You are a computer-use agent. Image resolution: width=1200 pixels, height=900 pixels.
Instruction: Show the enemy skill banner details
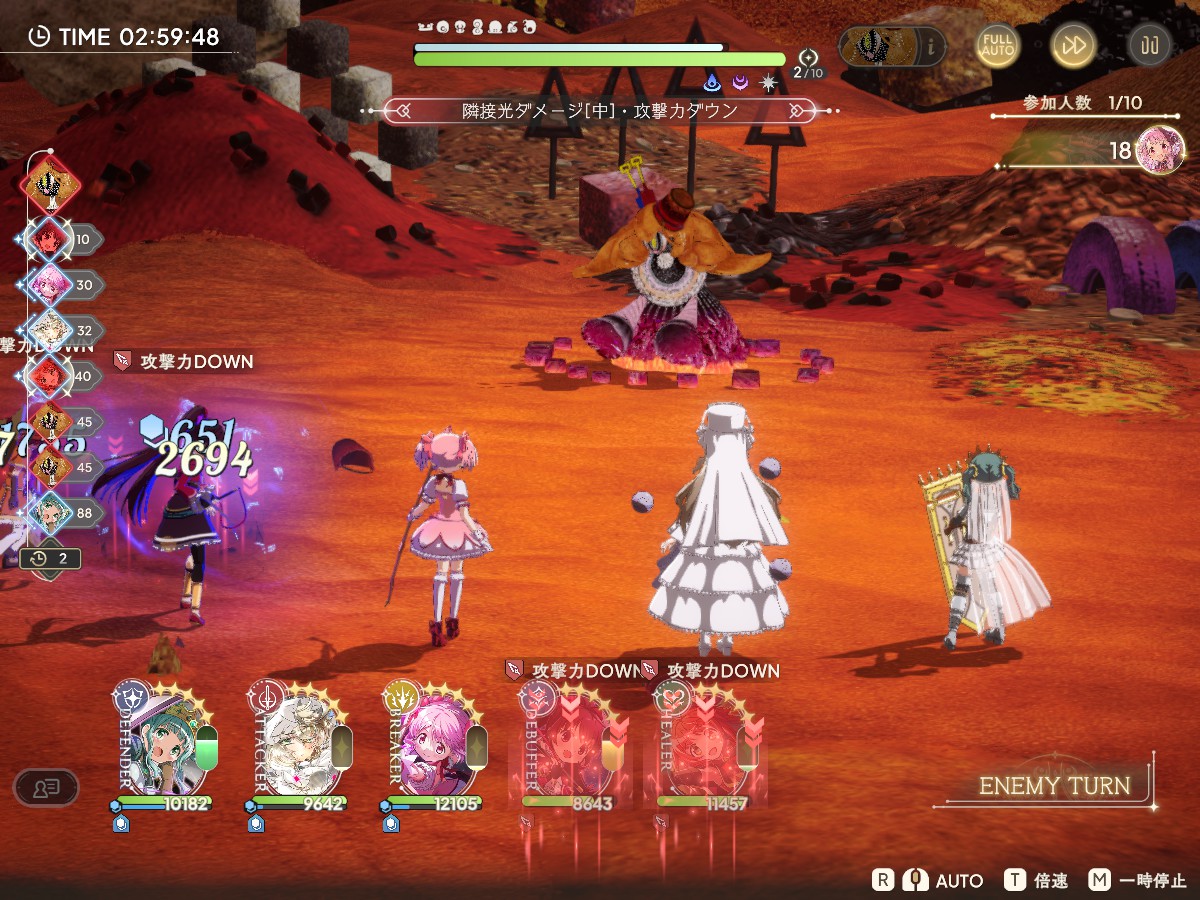(600, 110)
